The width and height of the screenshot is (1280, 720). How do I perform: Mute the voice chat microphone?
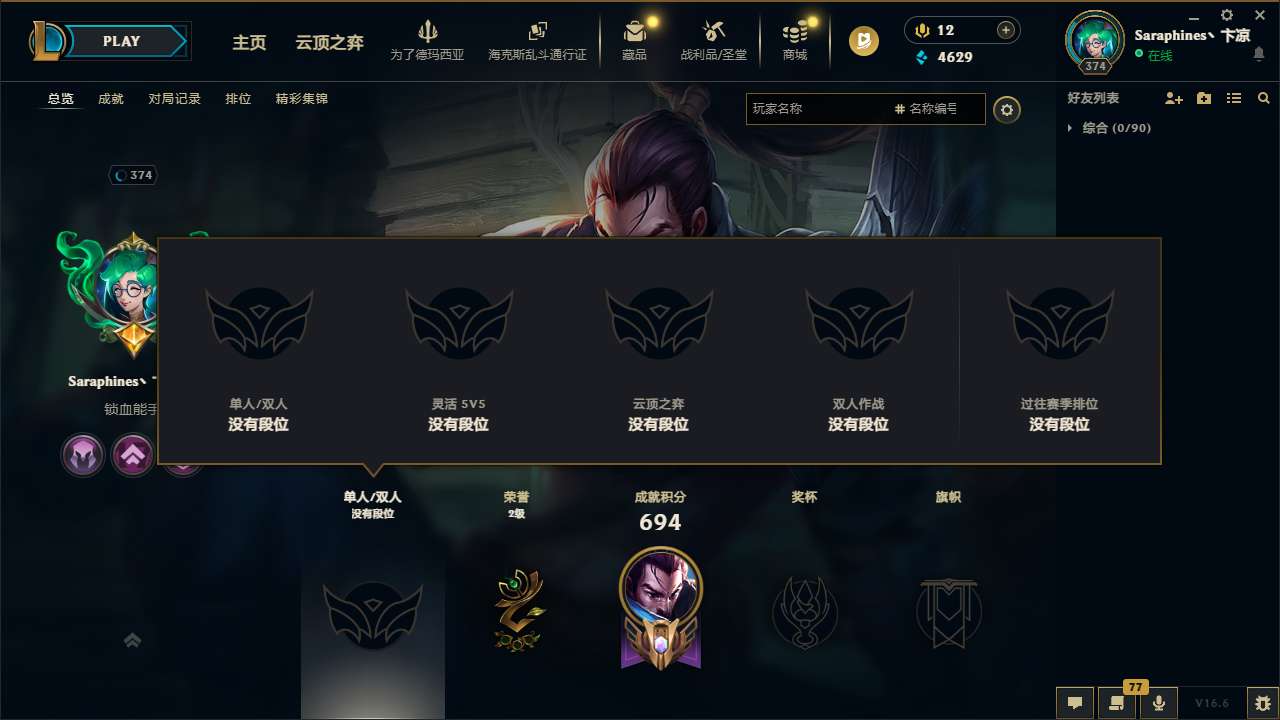[x=1158, y=703]
